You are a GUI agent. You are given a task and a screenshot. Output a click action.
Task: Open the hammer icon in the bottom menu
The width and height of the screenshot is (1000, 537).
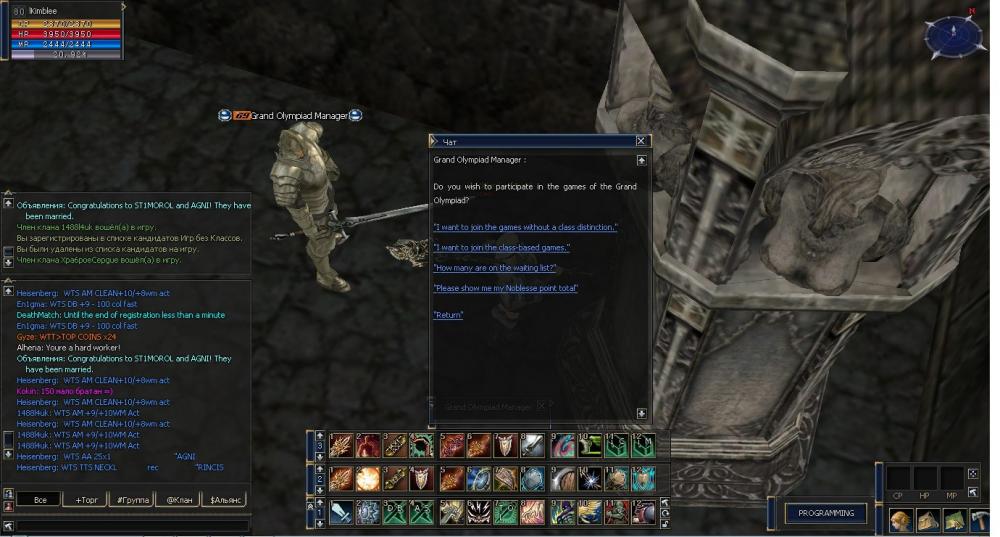click(979, 520)
